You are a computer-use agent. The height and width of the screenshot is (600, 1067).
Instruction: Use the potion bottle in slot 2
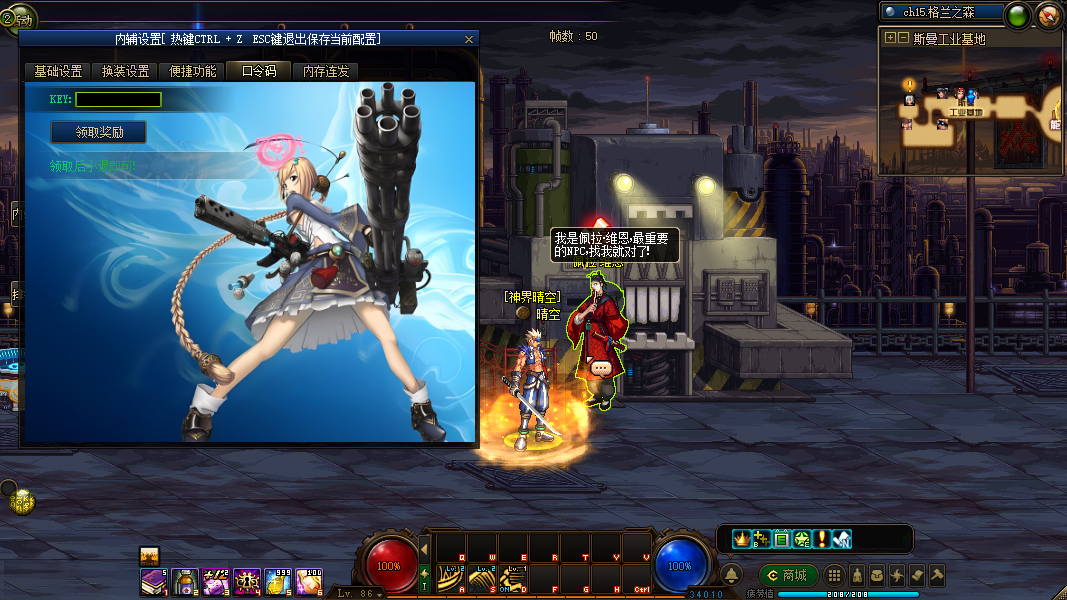(186, 580)
